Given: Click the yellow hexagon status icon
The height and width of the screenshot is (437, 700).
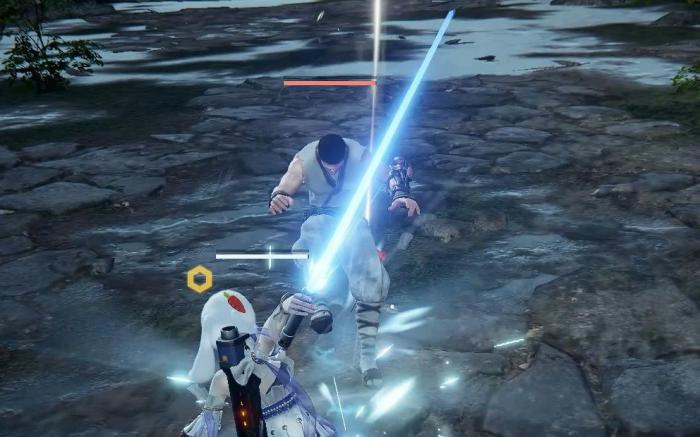Looking at the screenshot, I should click(200, 279).
